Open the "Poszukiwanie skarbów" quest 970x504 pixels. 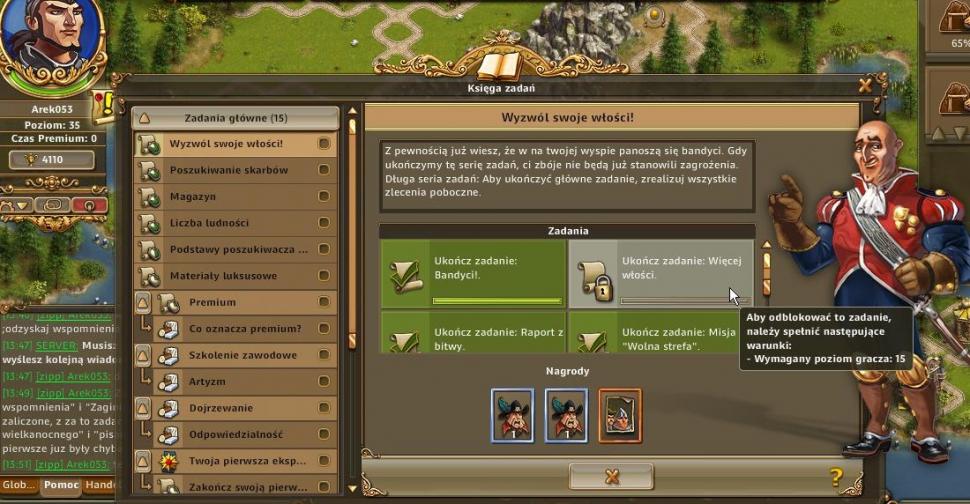click(x=228, y=170)
